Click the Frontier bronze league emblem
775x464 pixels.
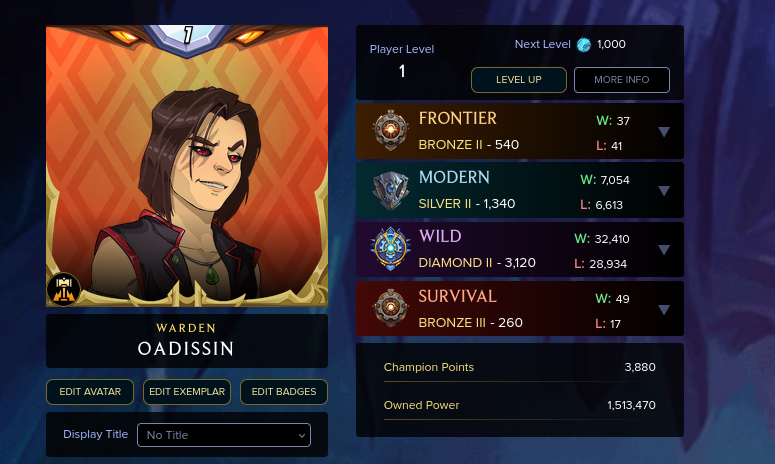tap(389, 131)
